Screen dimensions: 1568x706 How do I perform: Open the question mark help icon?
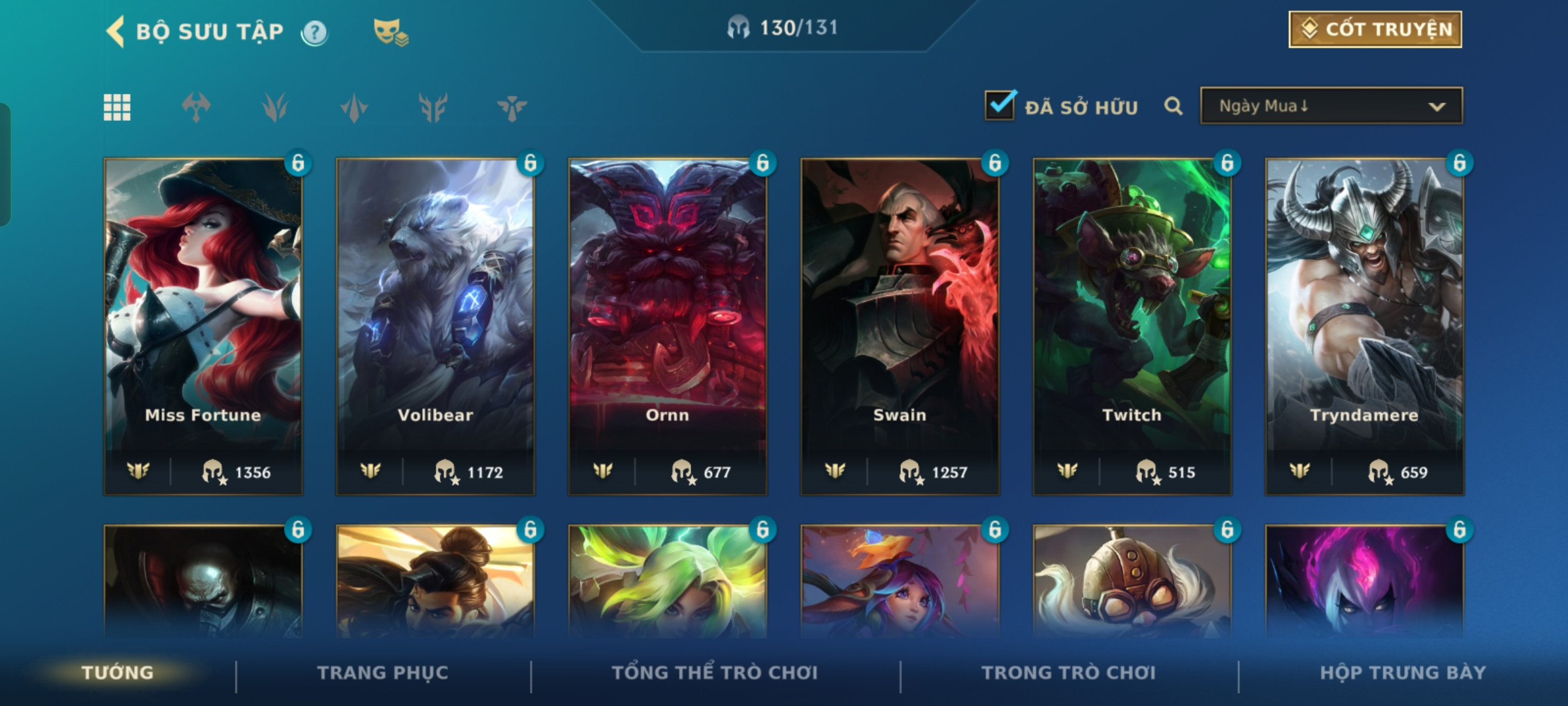314,32
